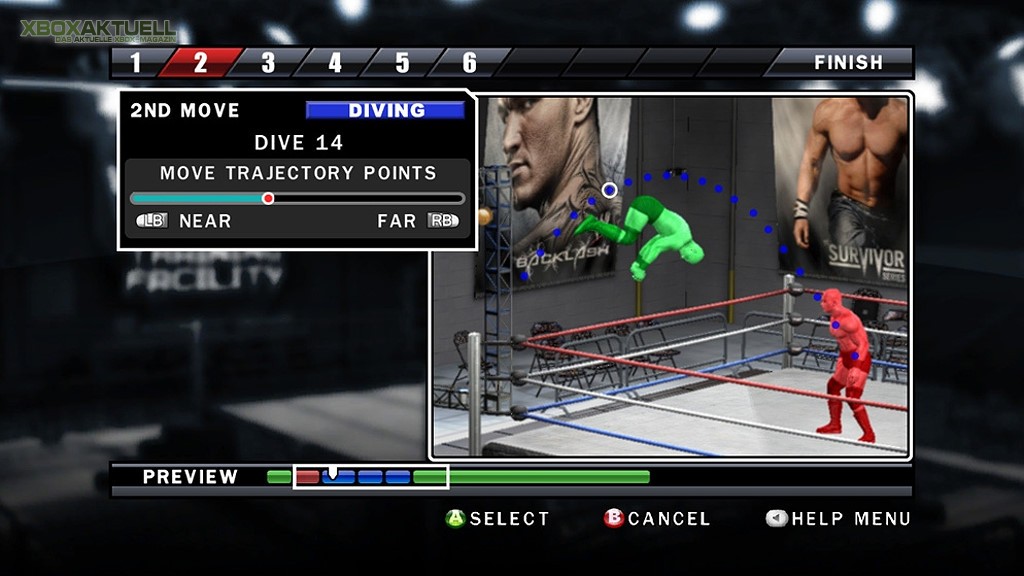Screen dimensions: 1024x576
Task: Select the red segment in preview timeline
Action: 307,477
